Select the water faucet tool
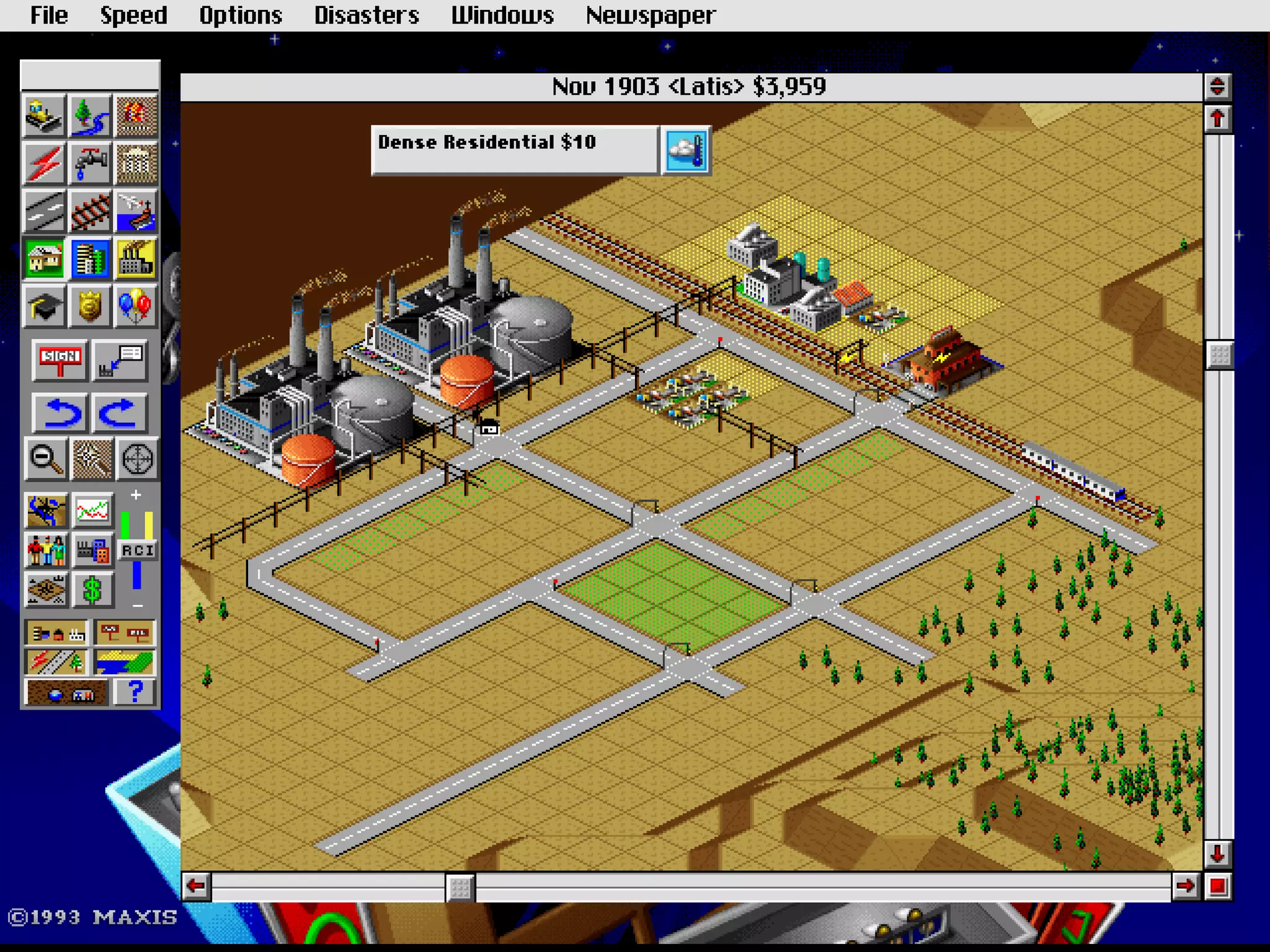This screenshot has width=1270, height=952. click(91, 163)
